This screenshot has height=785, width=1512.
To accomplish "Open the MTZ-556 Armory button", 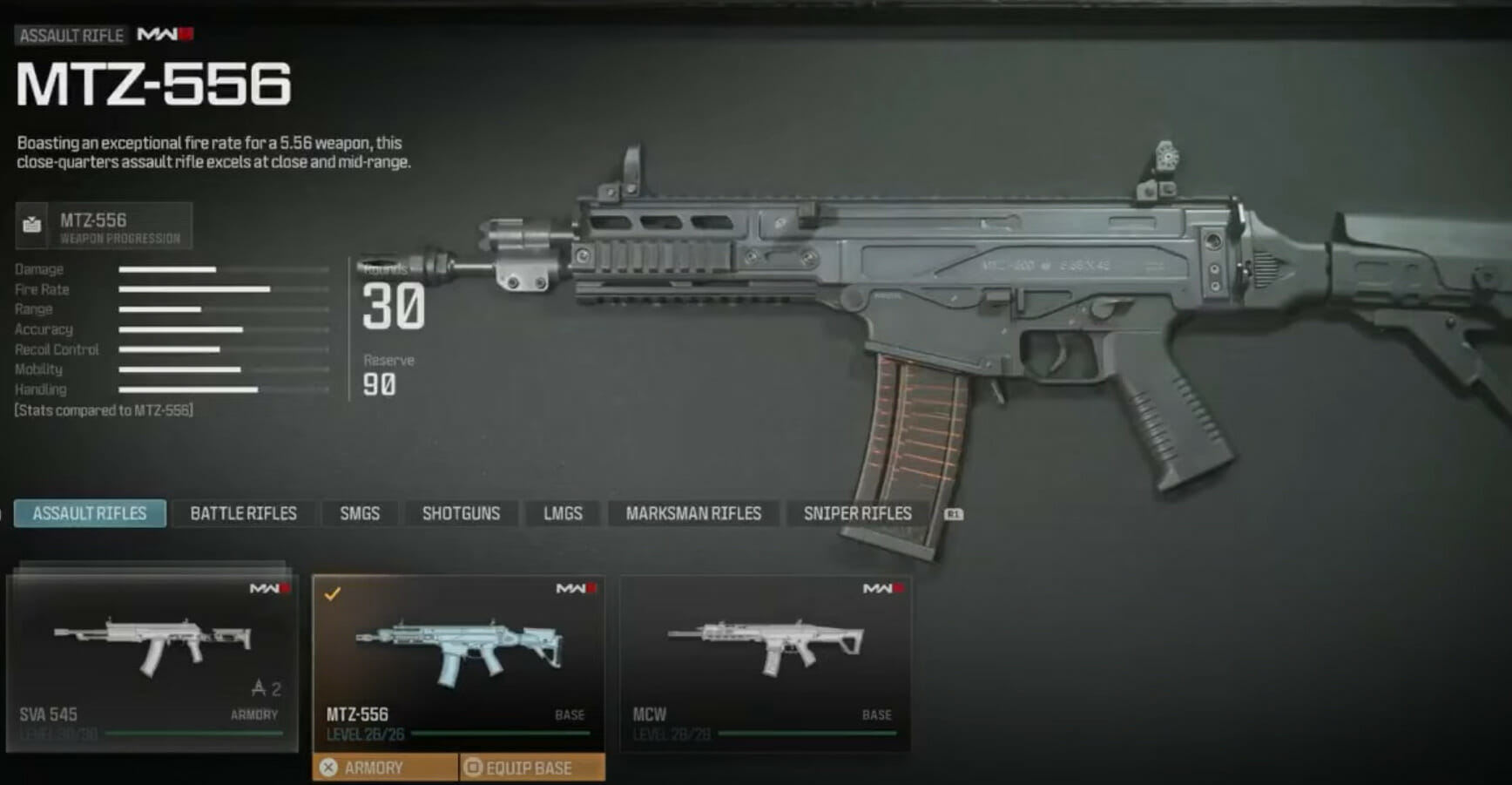I will coord(385,768).
